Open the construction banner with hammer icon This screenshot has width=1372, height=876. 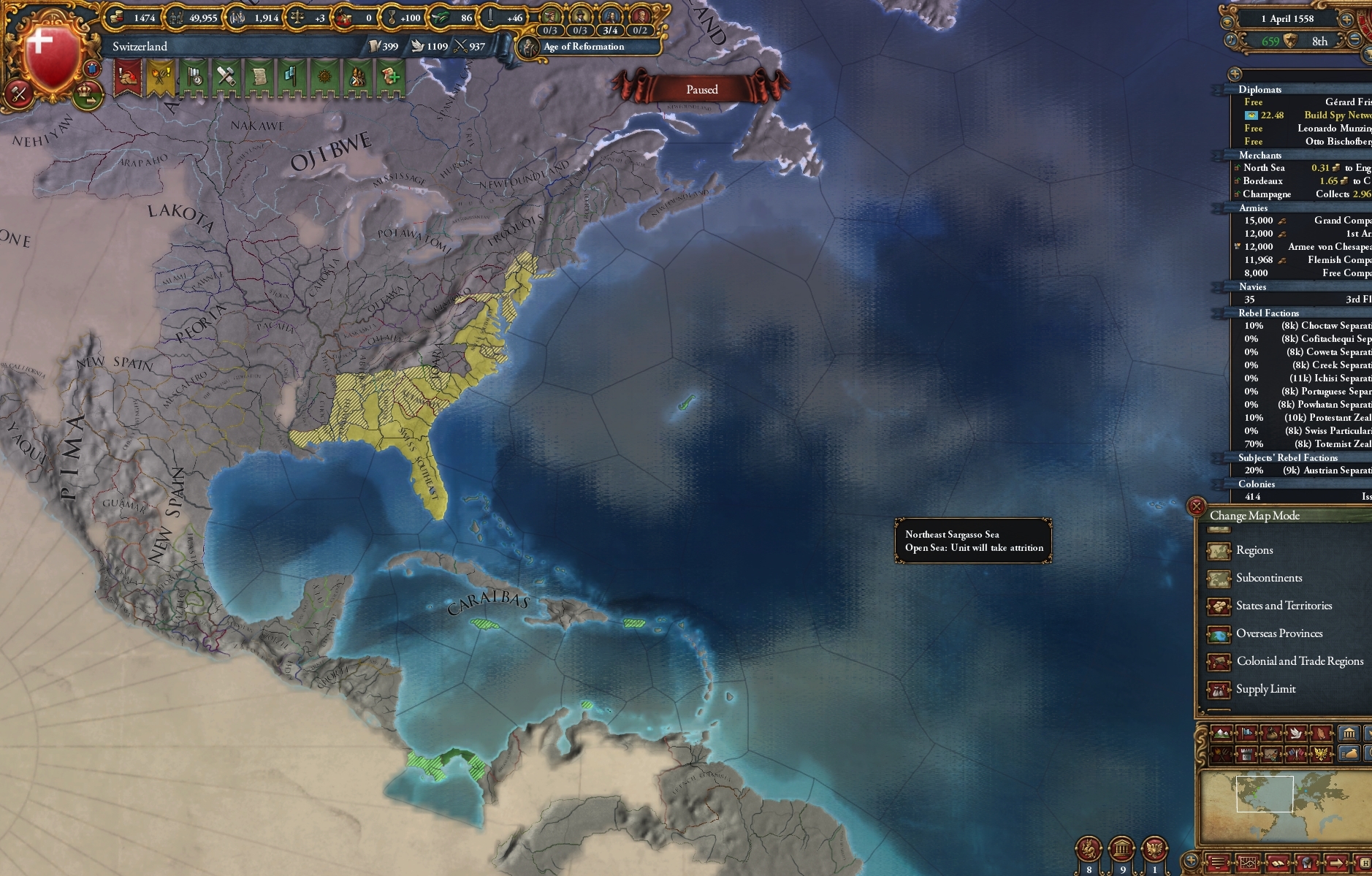click(226, 77)
